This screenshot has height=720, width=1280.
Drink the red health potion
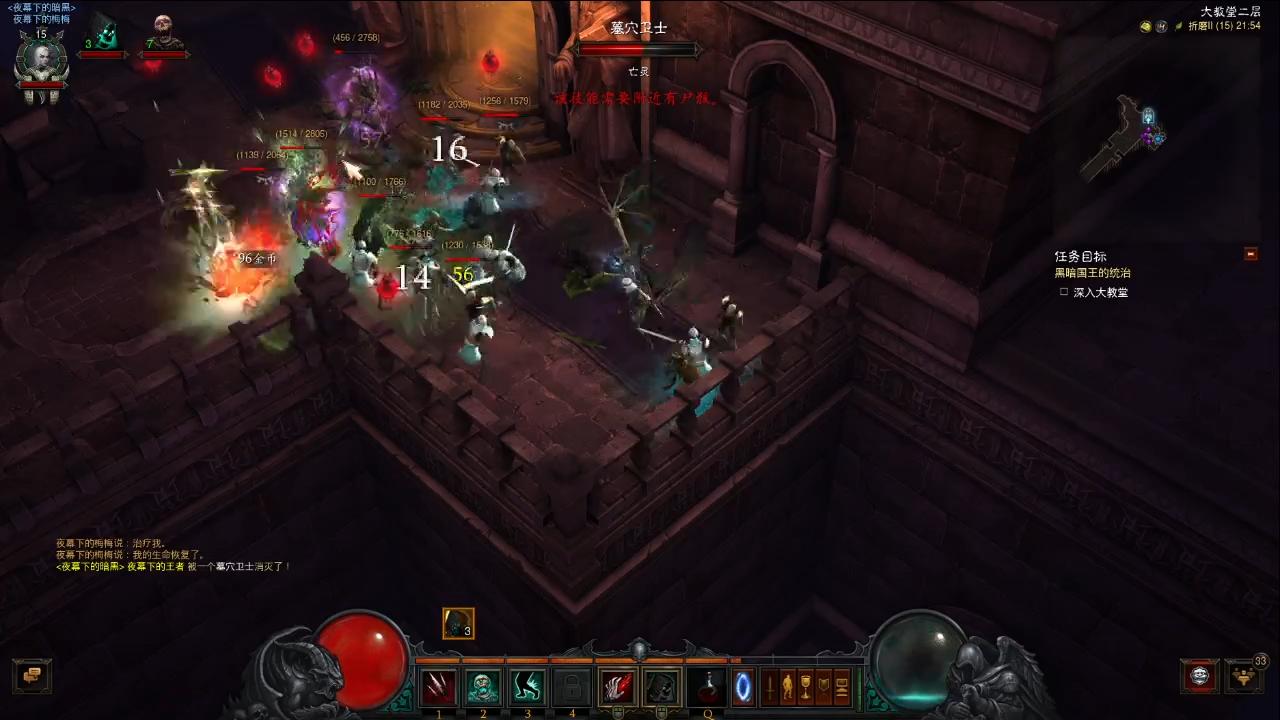[707, 687]
